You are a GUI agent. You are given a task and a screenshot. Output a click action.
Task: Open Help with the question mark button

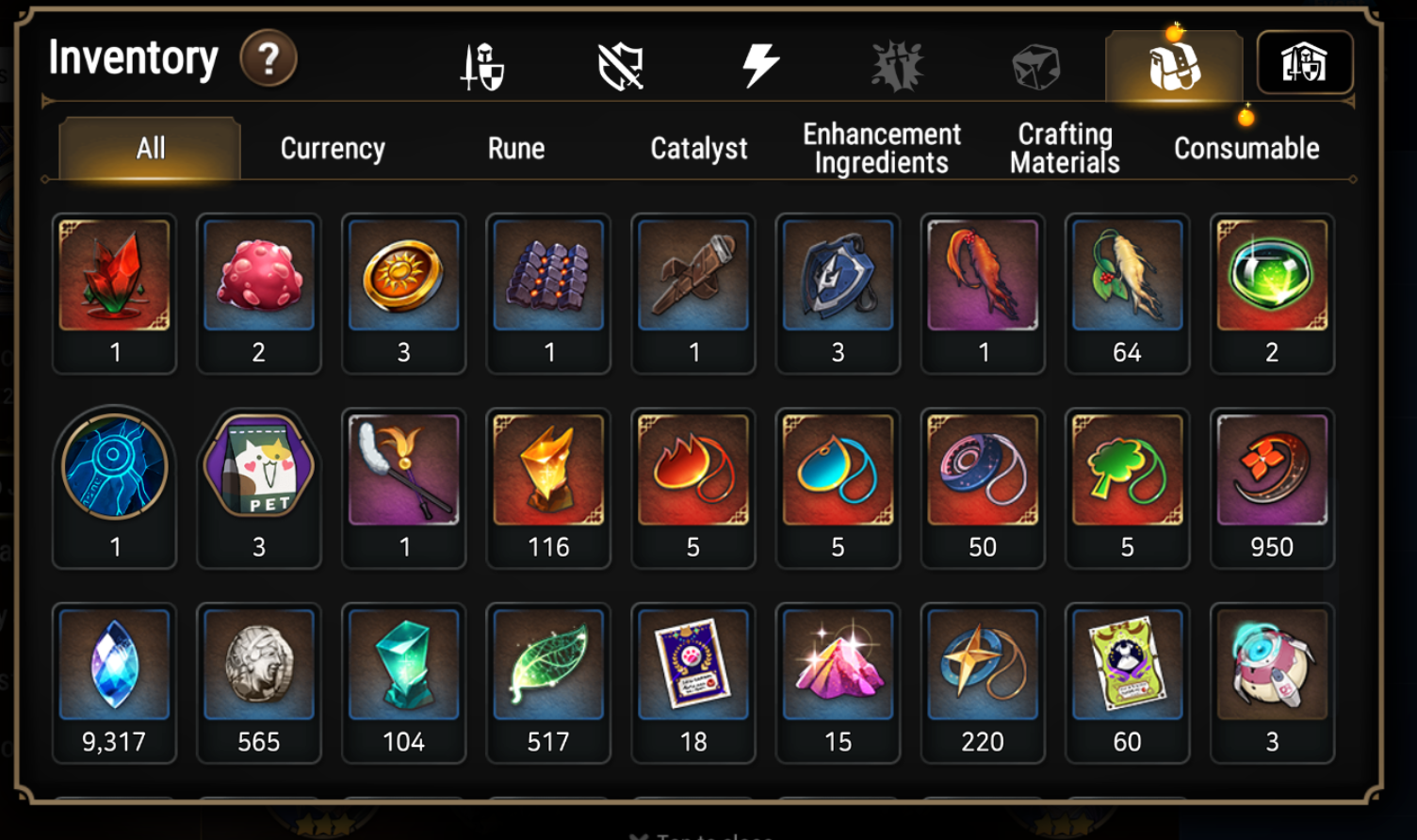pos(270,59)
